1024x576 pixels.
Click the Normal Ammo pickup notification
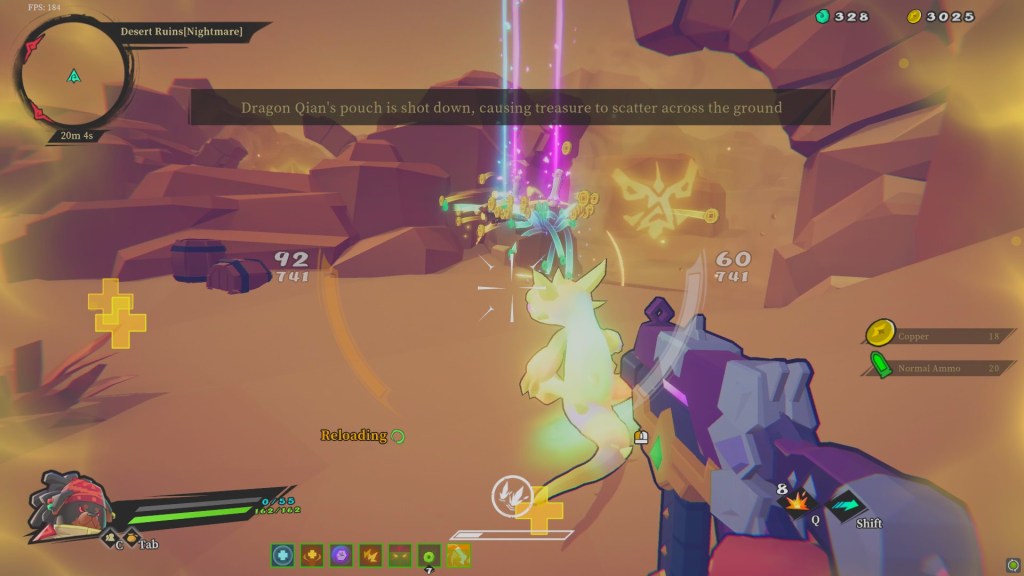(x=938, y=368)
